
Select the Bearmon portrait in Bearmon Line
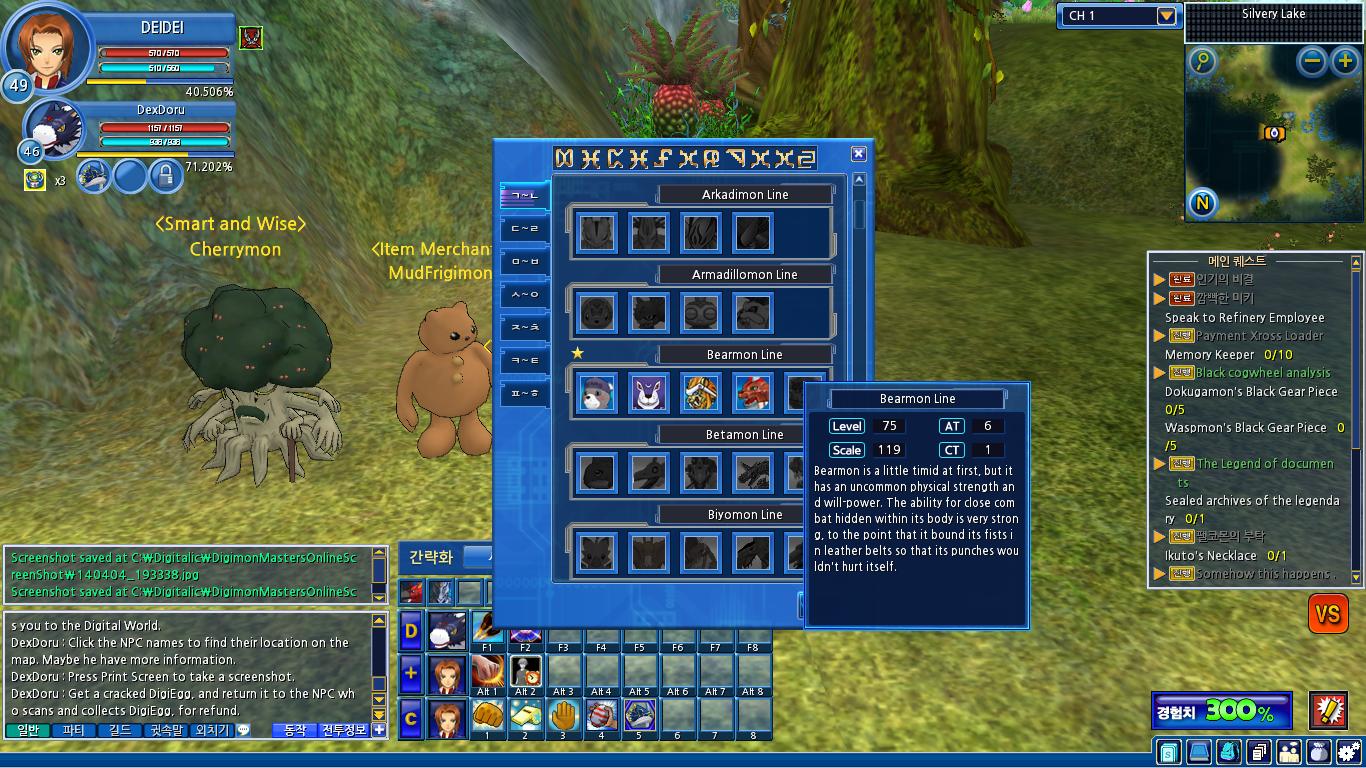pos(597,393)
